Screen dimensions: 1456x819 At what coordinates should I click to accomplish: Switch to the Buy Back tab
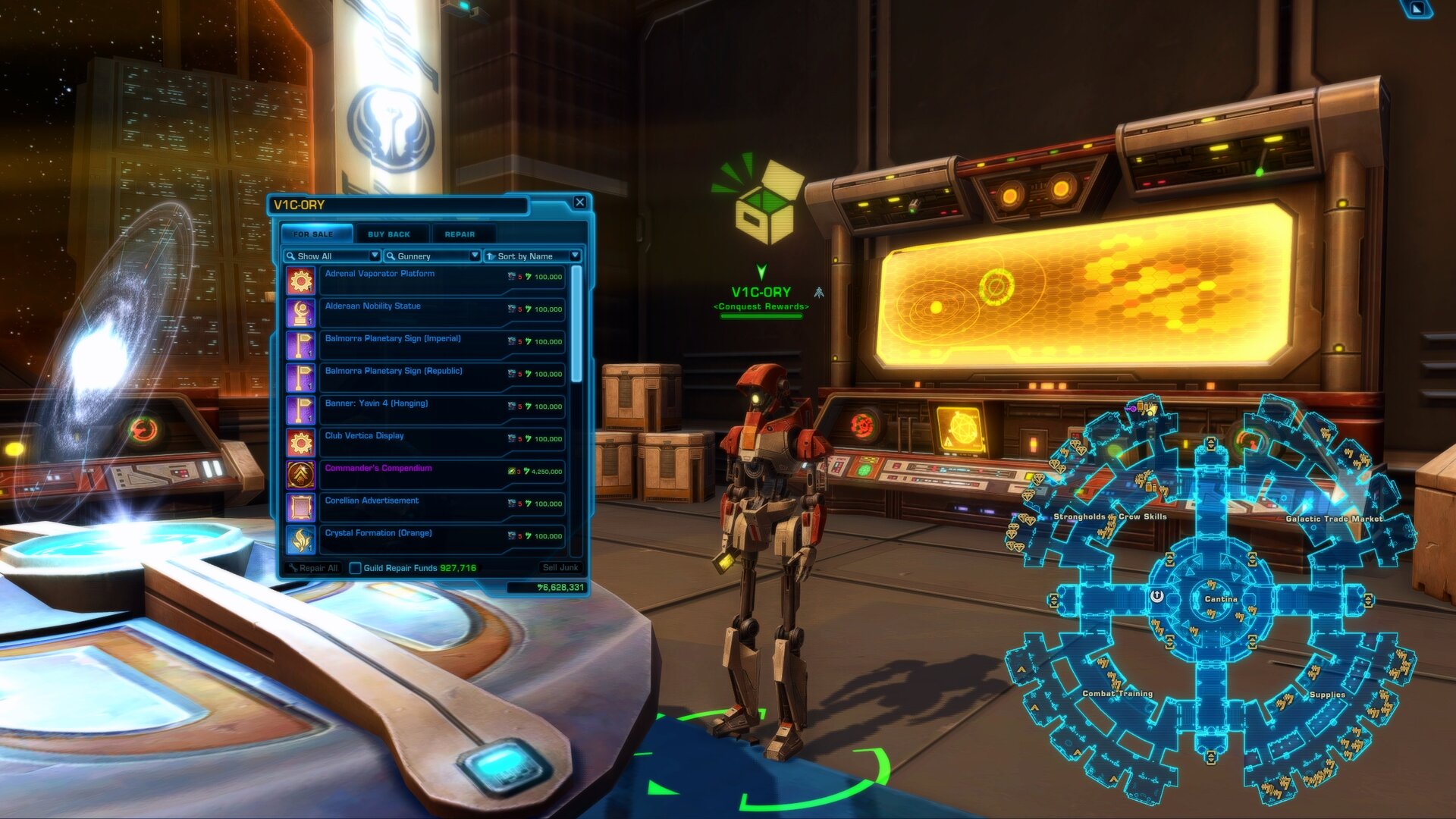(x=388, y=234)
